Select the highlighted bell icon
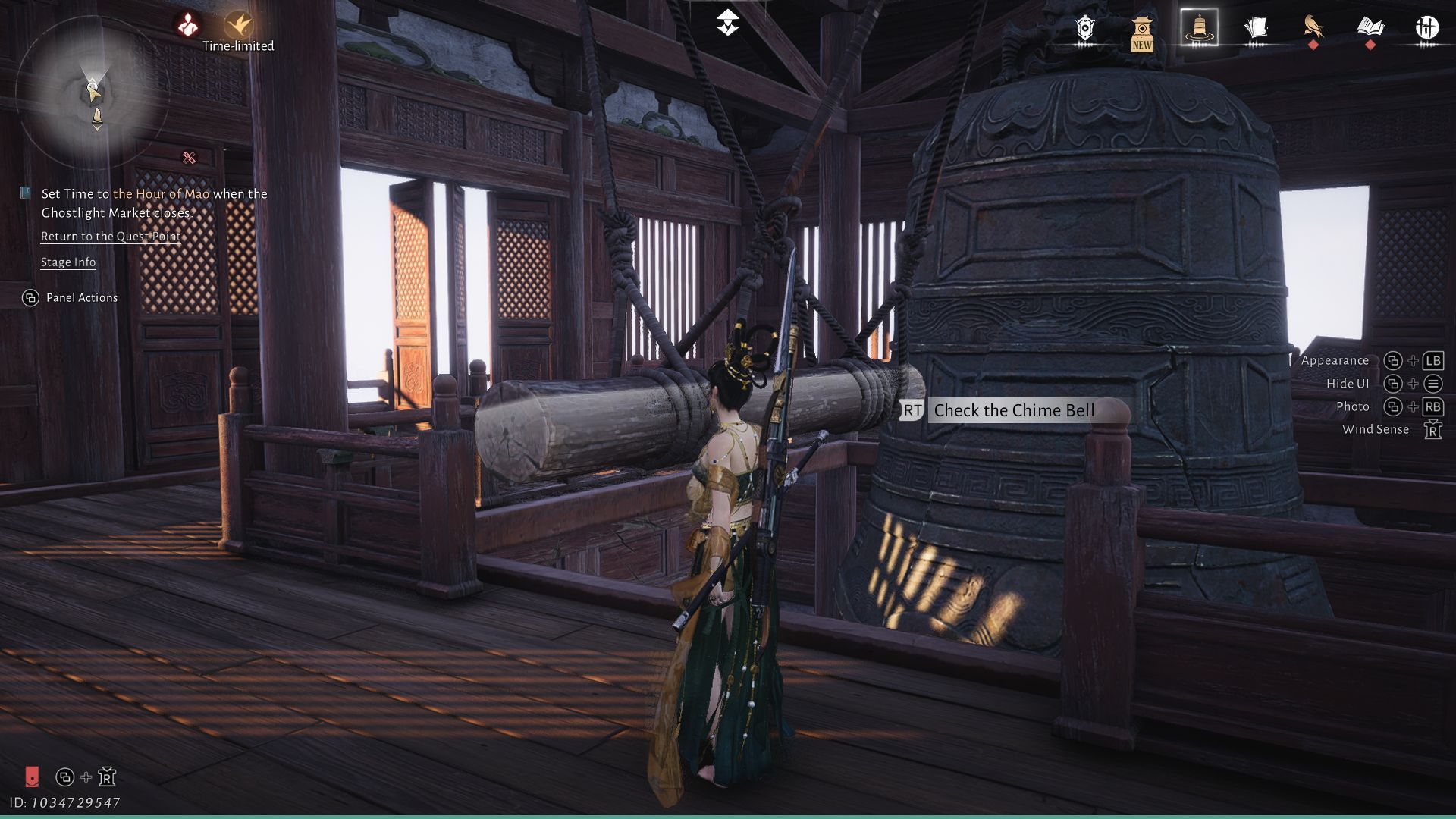The width and height of the screenshot is (1456, 819). coord(1199,28)
